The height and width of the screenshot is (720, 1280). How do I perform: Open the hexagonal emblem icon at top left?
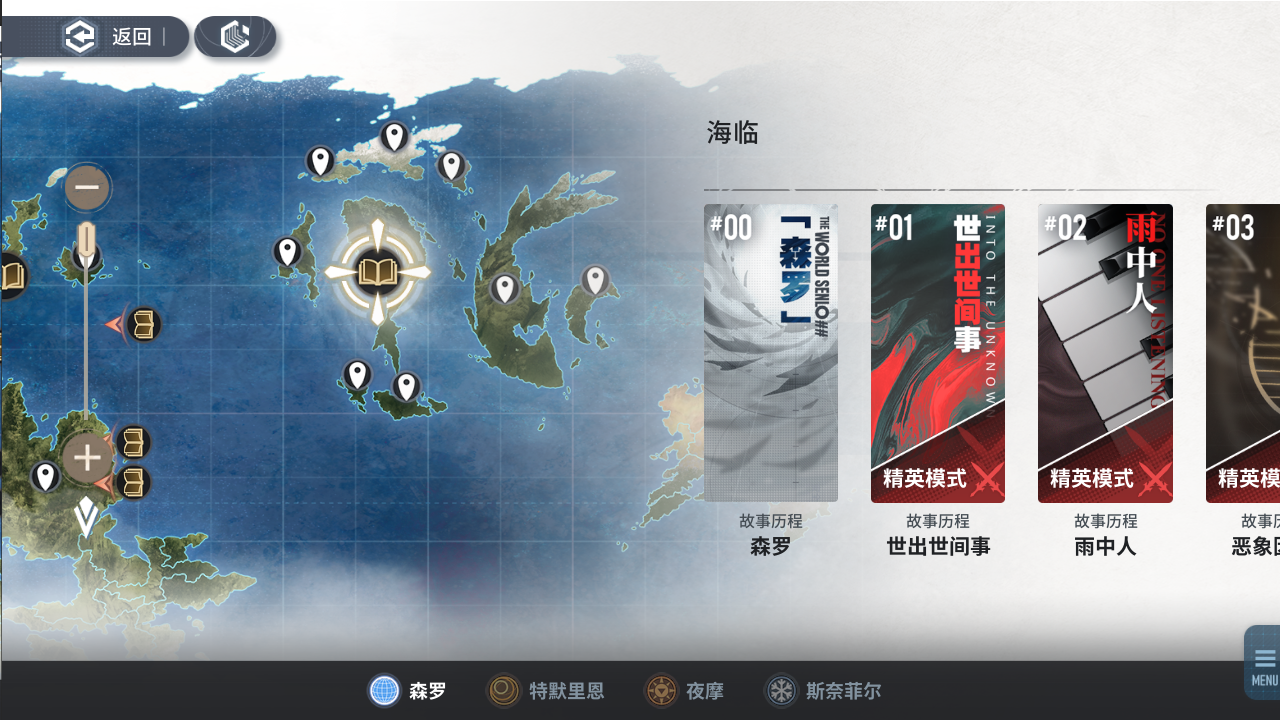click(236, 35)
